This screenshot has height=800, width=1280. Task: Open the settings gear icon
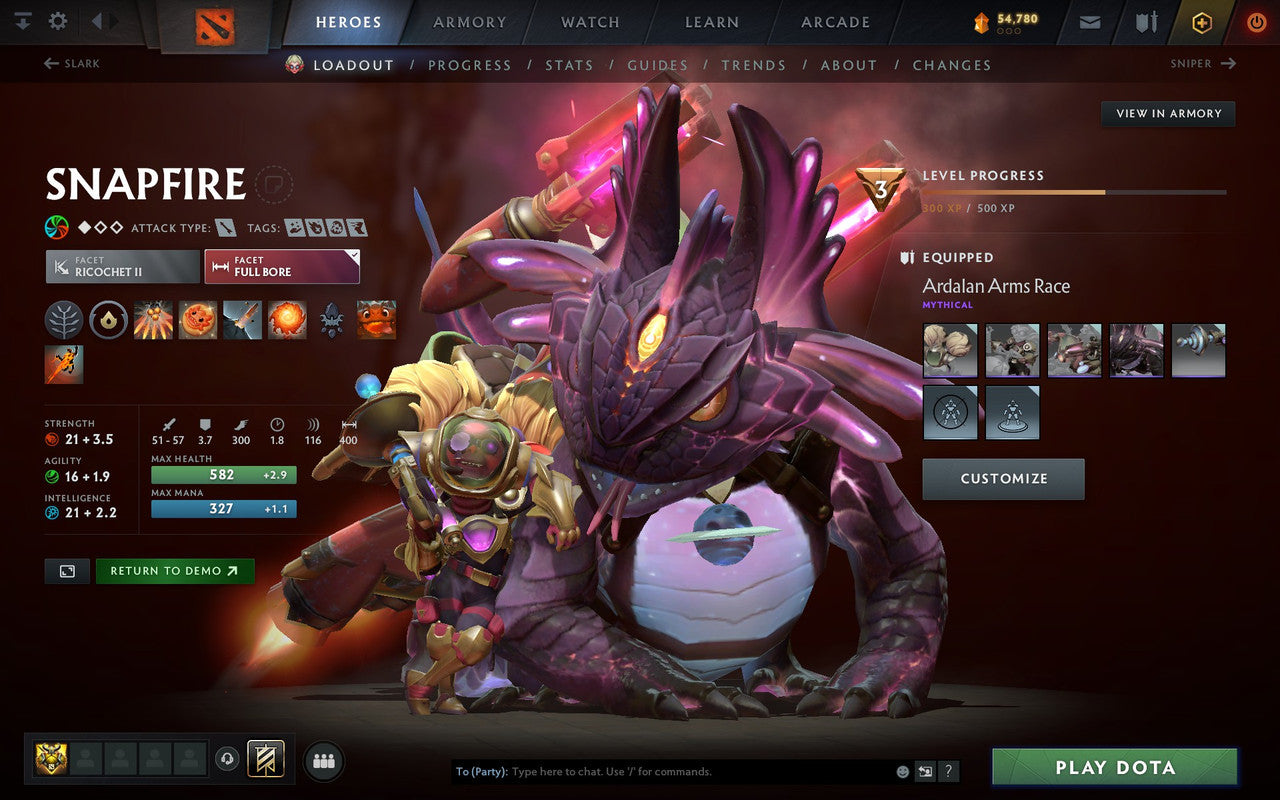[57, 21]
